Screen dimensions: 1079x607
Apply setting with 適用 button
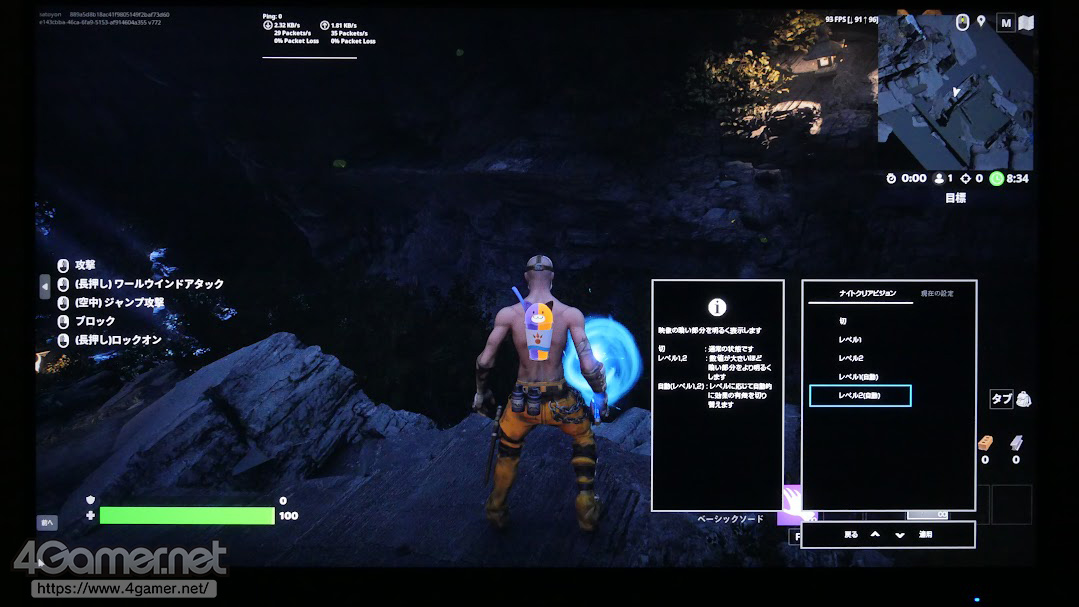(x=926, y=535)
